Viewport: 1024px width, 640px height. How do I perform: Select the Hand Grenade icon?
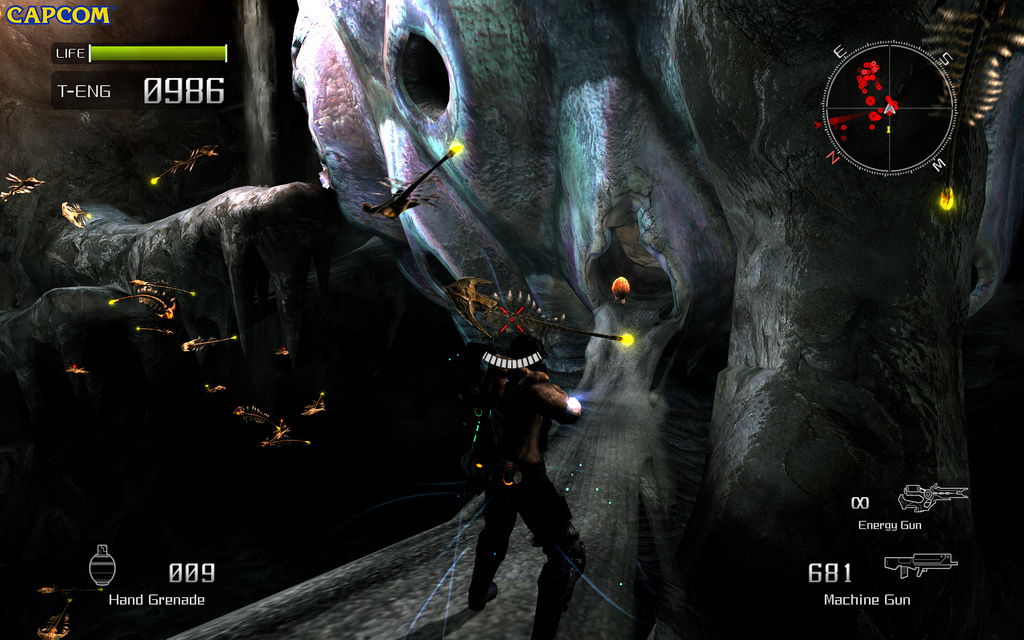(x=102, y=566)
